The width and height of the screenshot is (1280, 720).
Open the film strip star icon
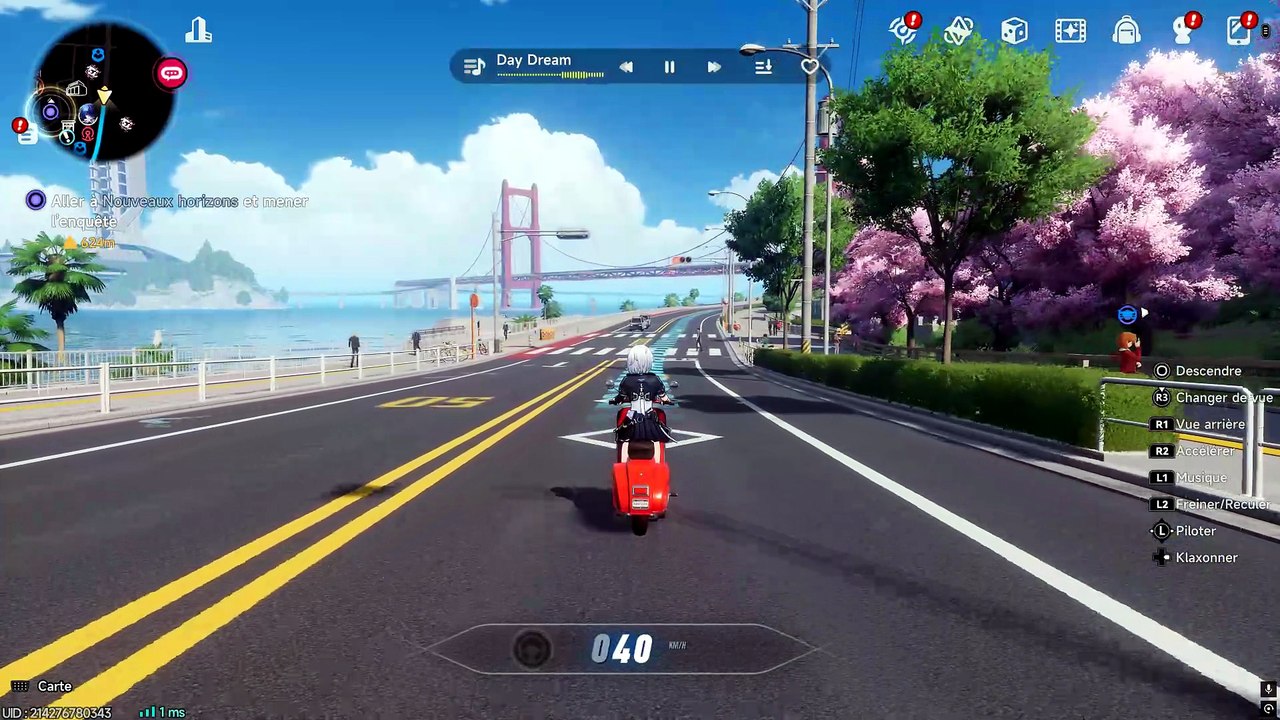1070,31
